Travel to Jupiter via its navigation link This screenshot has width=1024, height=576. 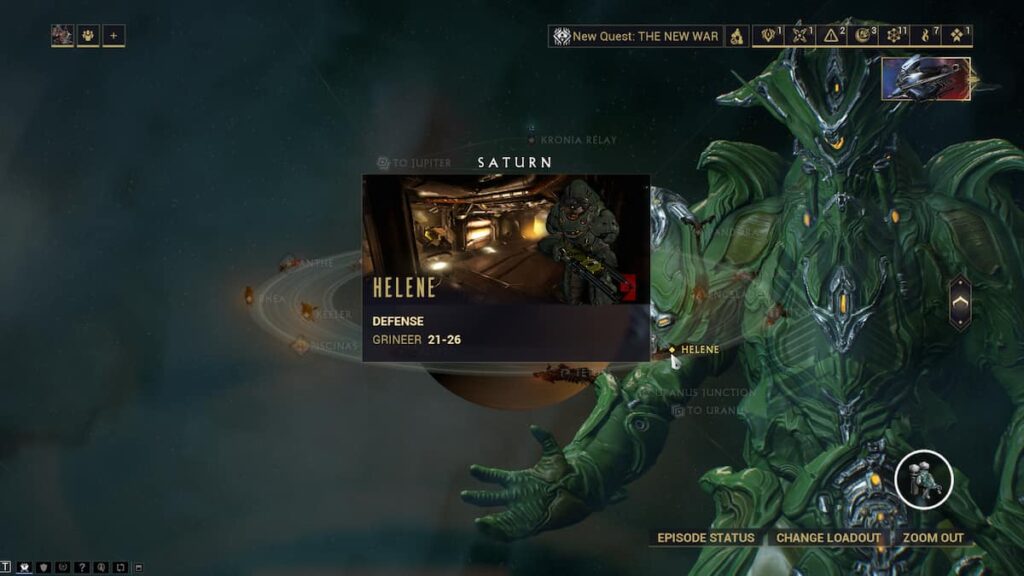click(414, 162)
